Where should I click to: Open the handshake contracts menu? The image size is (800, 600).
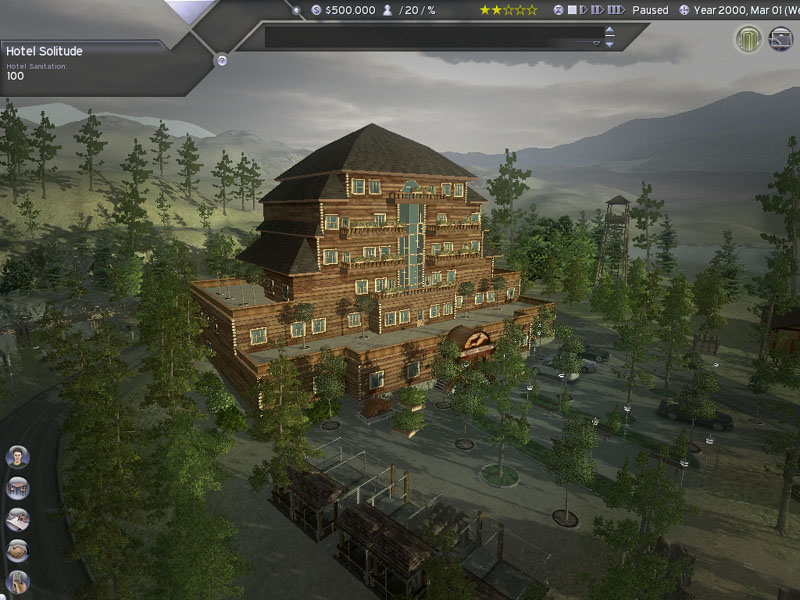point(17,550)
